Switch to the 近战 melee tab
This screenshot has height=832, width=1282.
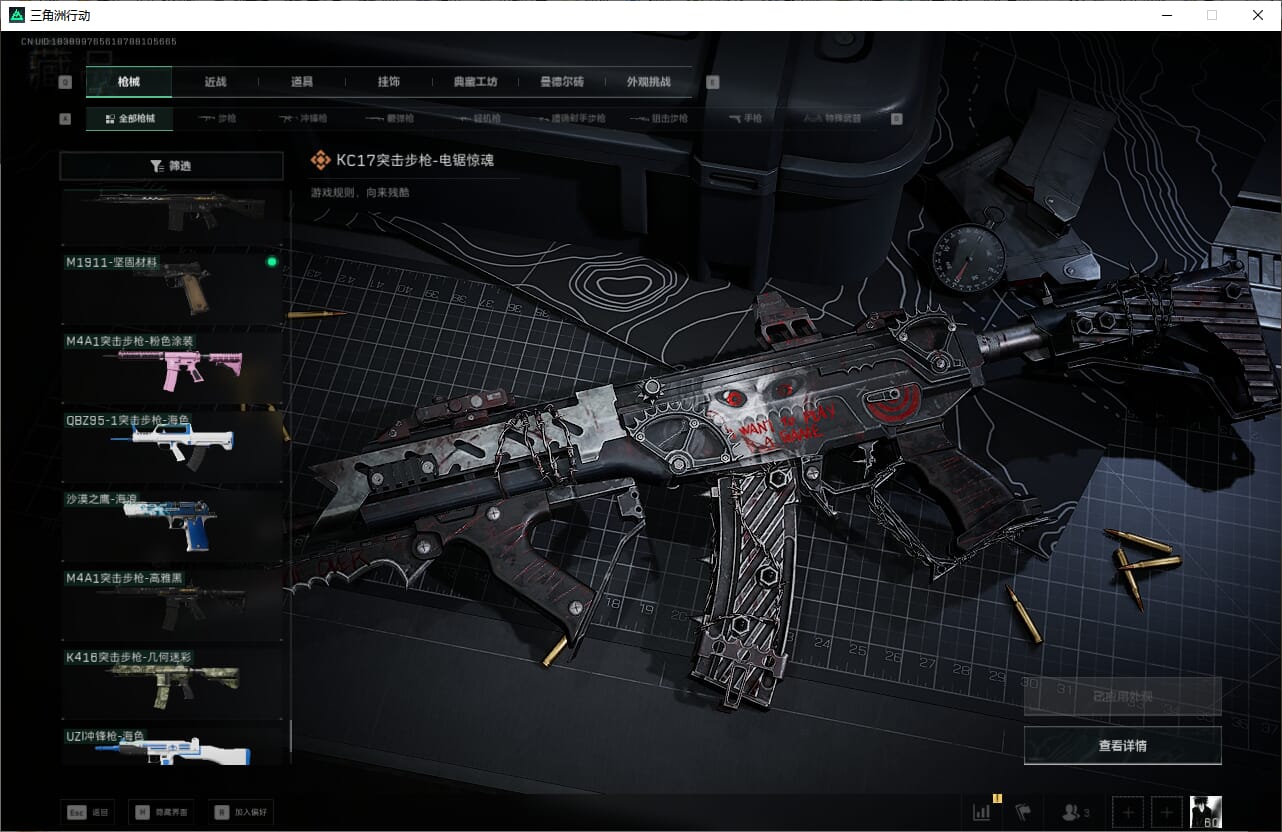tap(215, 82)
